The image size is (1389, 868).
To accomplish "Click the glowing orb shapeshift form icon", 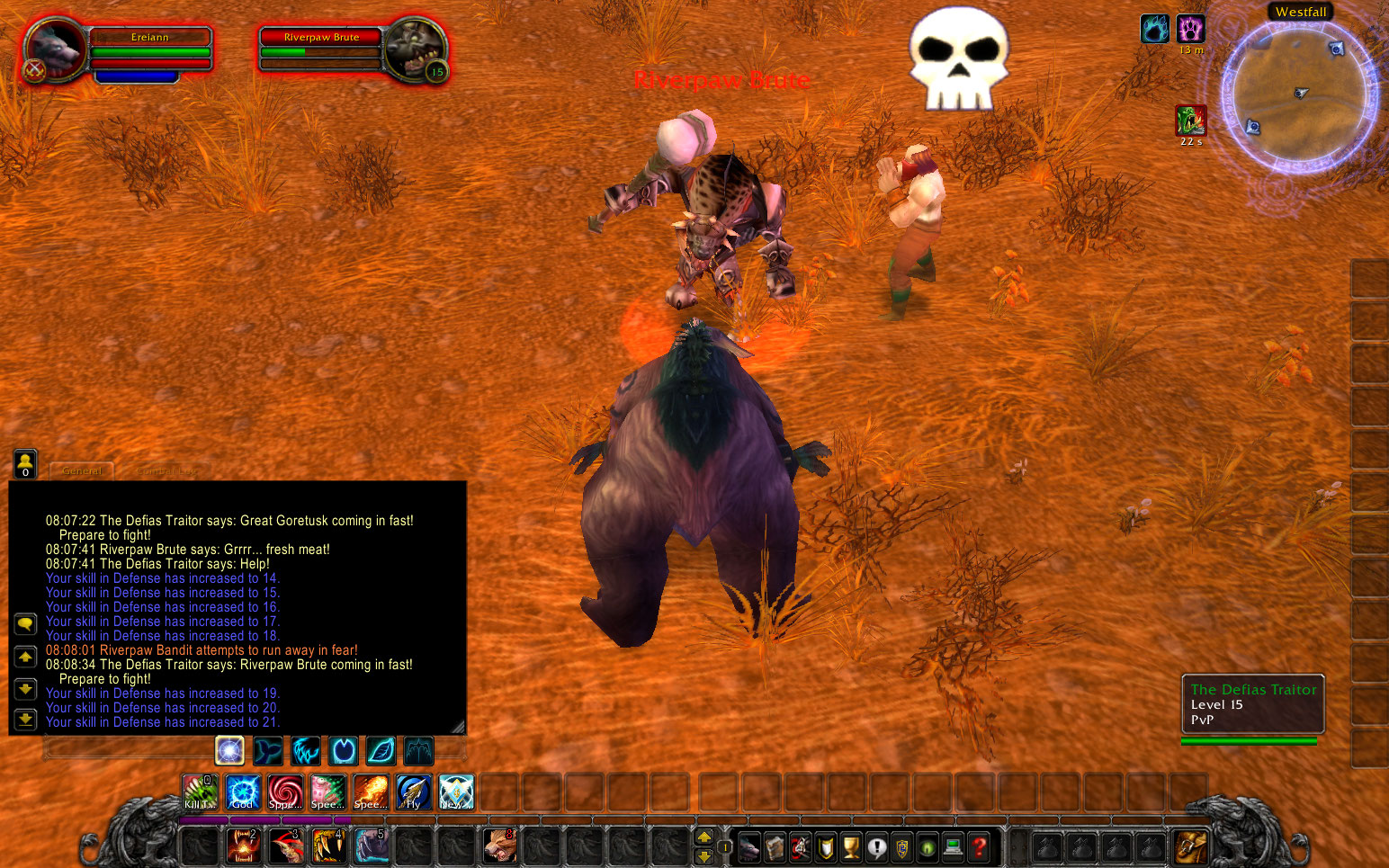I will click(230, 751).
